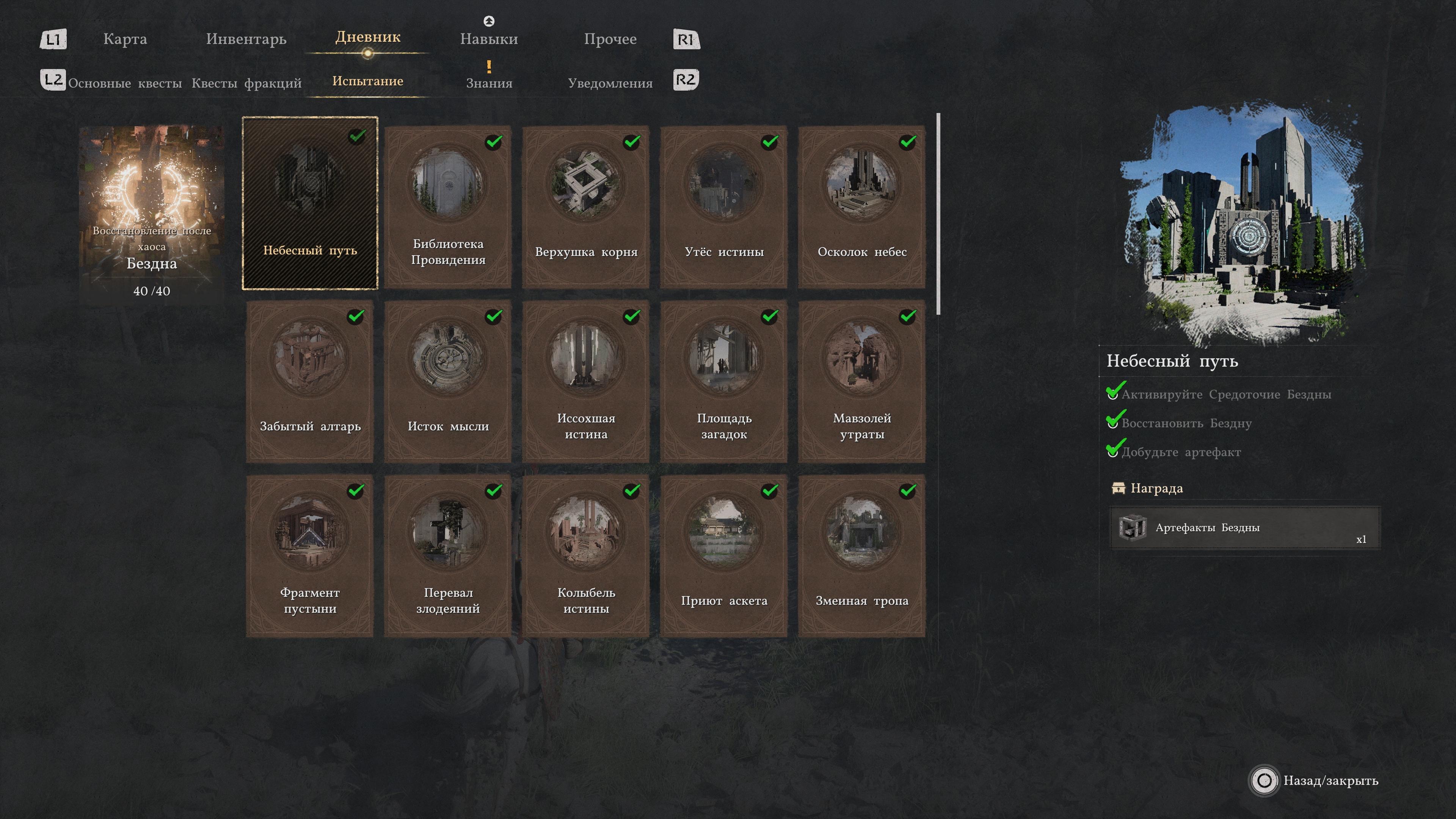Go to the Прочее tab
The width and height of the screenshot is (1456, 819).
[610, 39]
